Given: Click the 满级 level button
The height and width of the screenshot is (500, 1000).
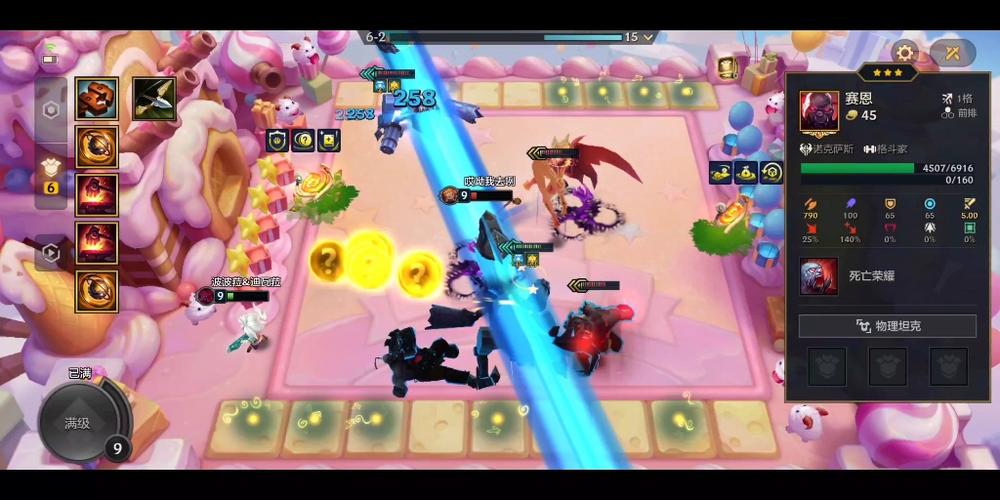Looking at the screenshot, I should pyautogui.click(x=78, y=423).
